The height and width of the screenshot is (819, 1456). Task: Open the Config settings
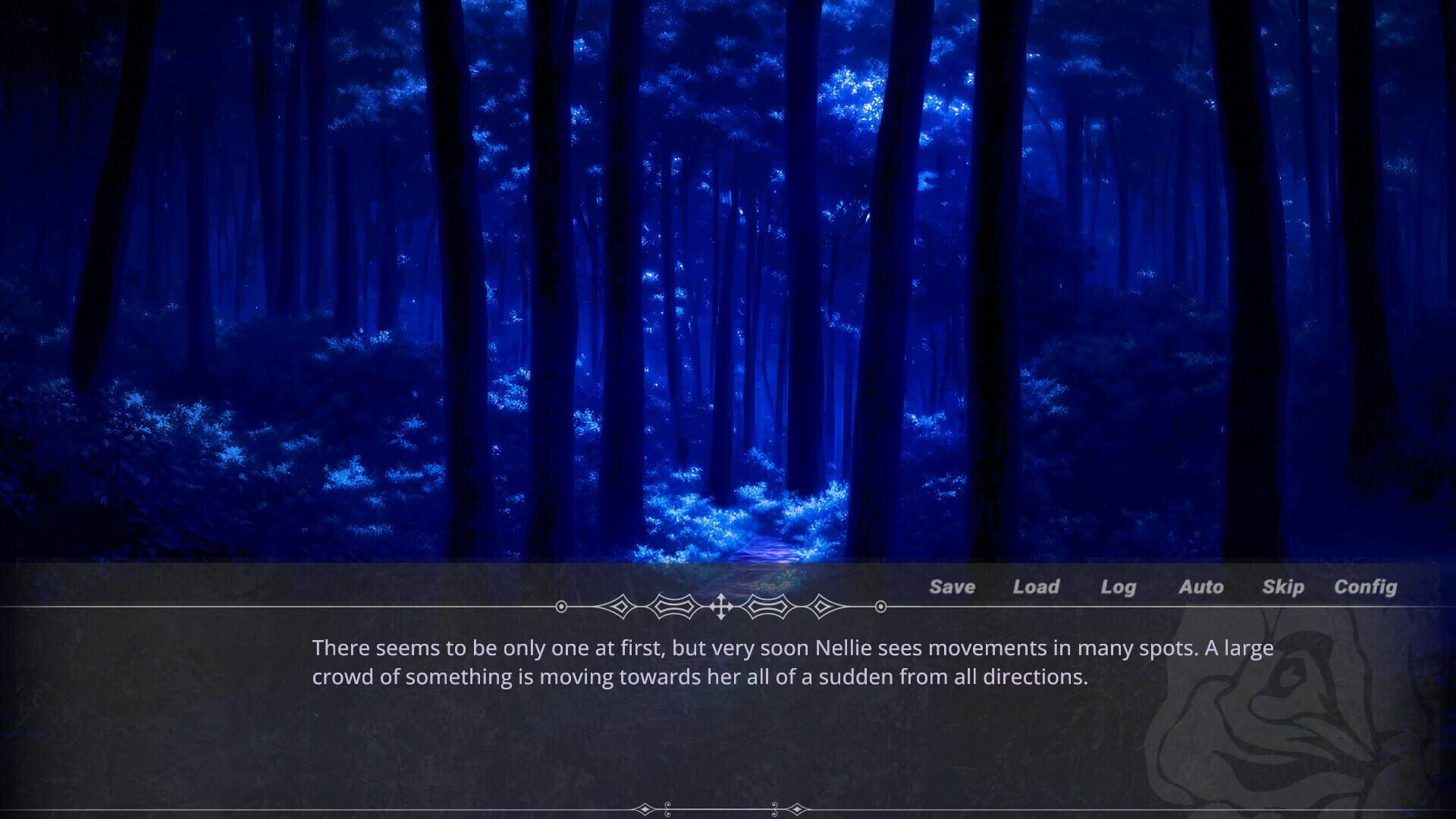click(1366, 586)
